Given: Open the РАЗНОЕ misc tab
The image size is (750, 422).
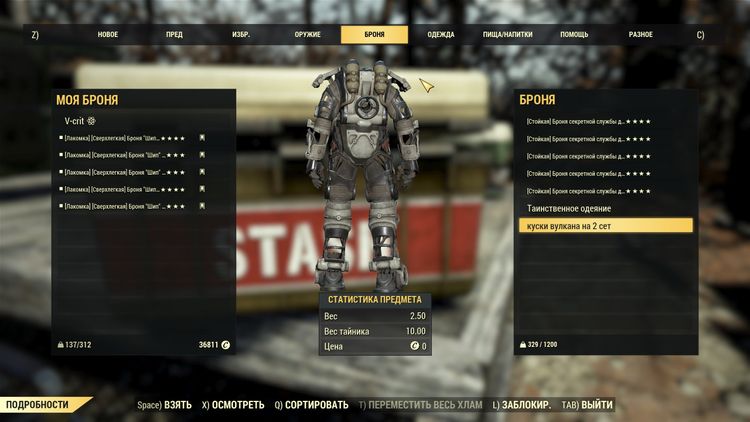Looking at the screenshot, I should [x=641, y=34].
